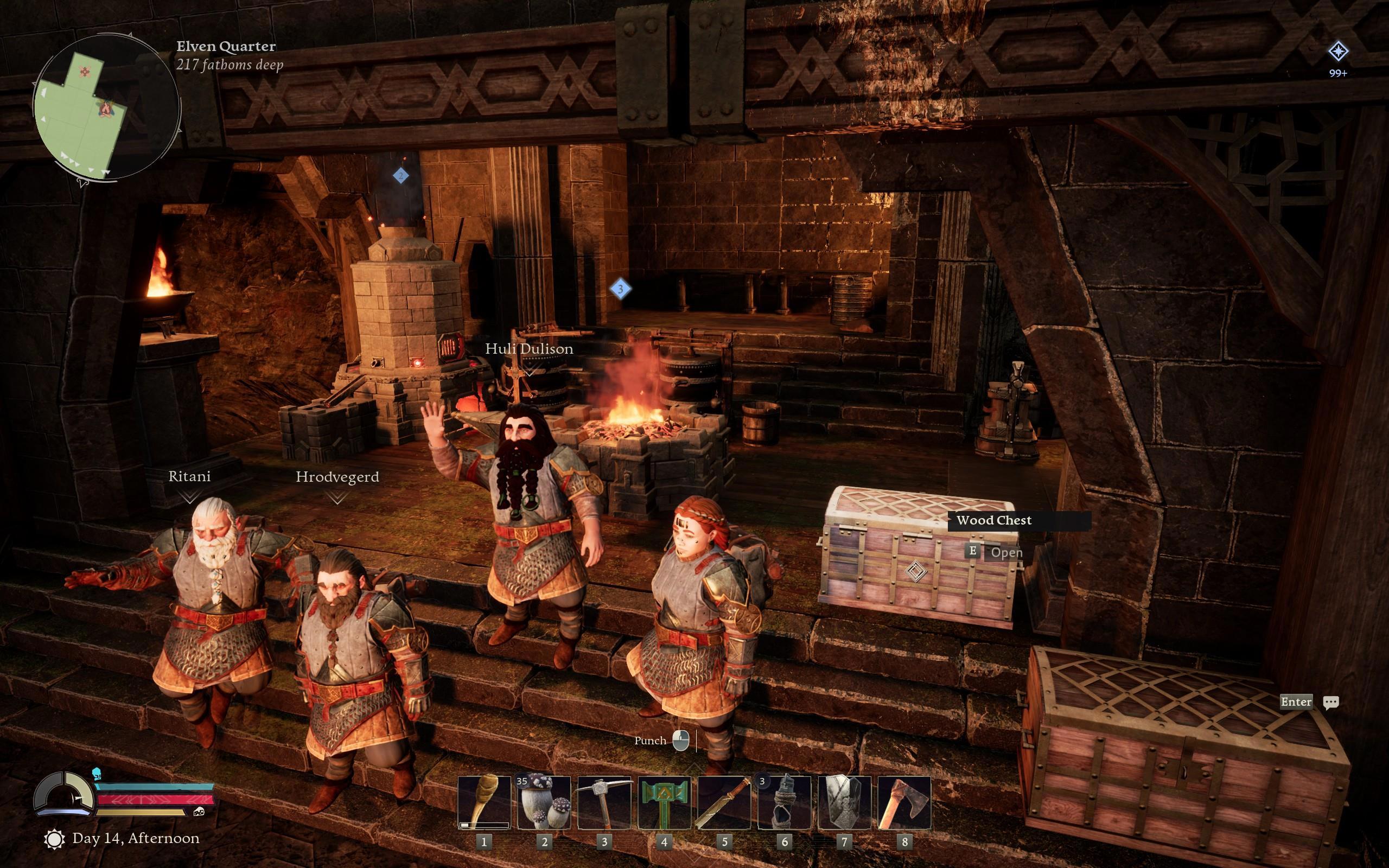The width and height of the screenshot is (1389, 868).
Task: Equip the pickaxe from the hotbar
Action: [x=604, y=802]
